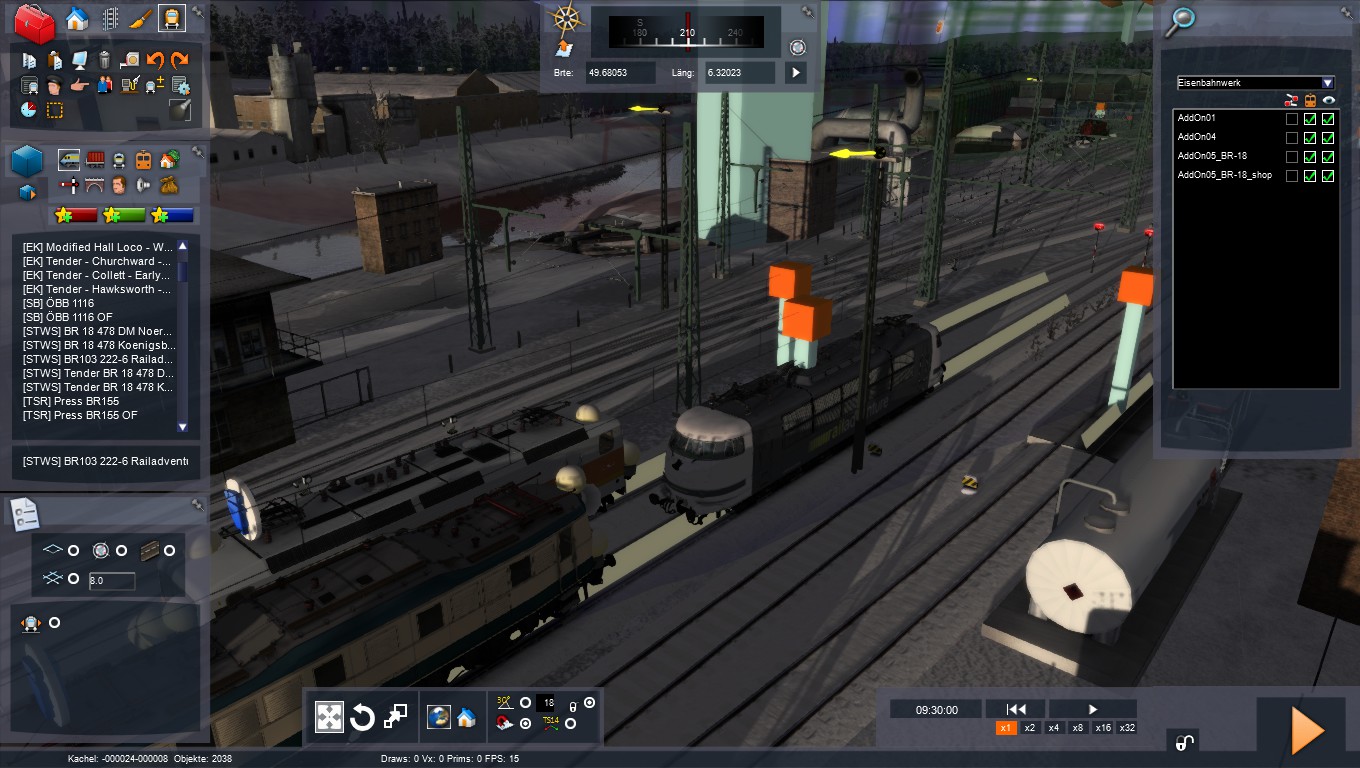The image size is (1360, 768).
Task: Open the red toolbox menu
Action: [34, 22]
